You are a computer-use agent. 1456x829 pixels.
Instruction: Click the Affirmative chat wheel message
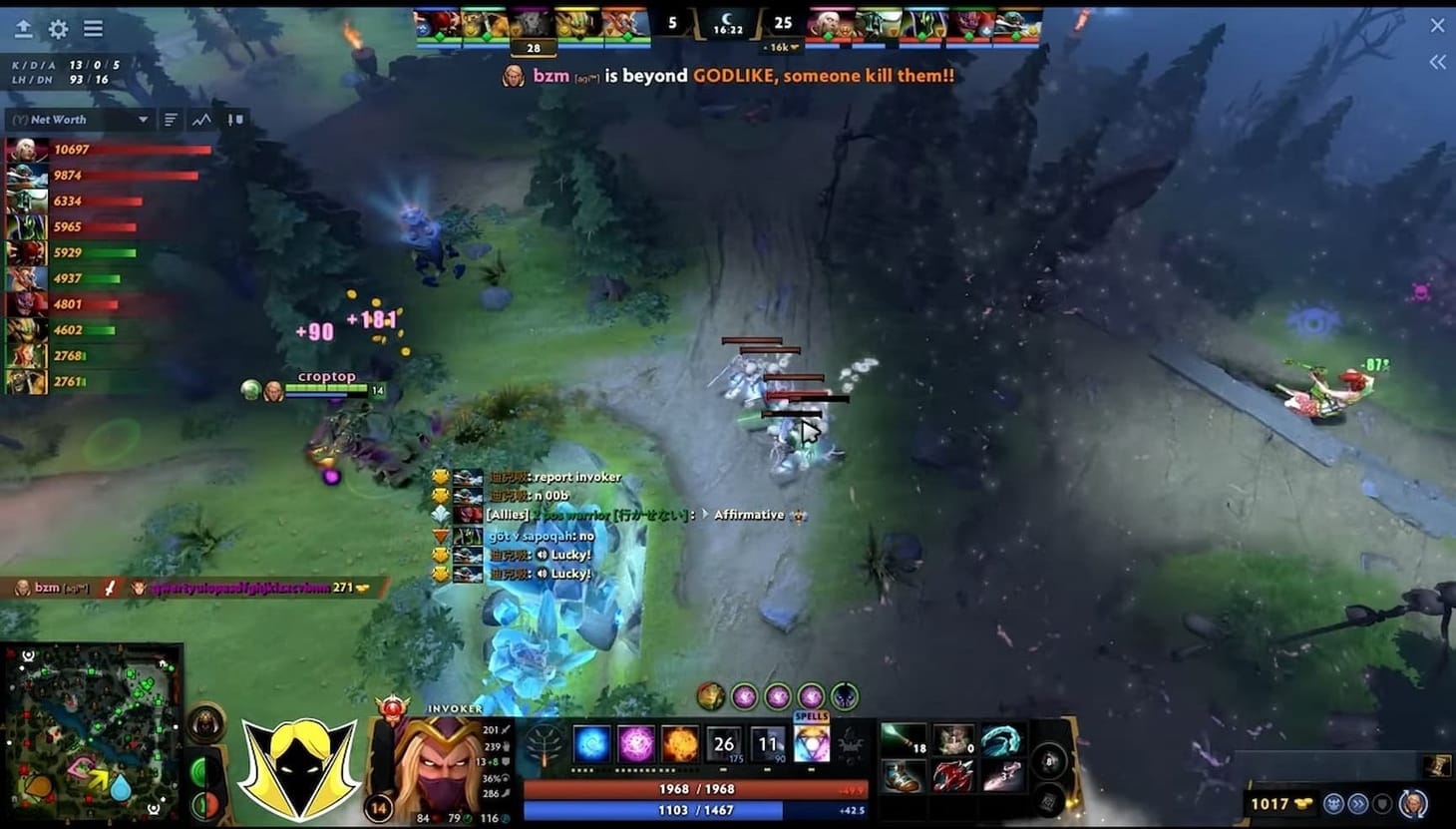click(749, 515)
